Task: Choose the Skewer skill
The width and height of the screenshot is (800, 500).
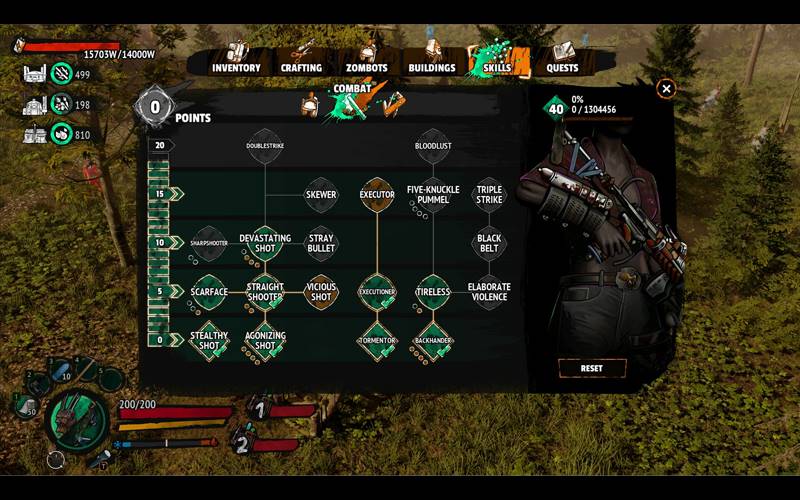Action: pyautogui.click(x=321, y=194)
